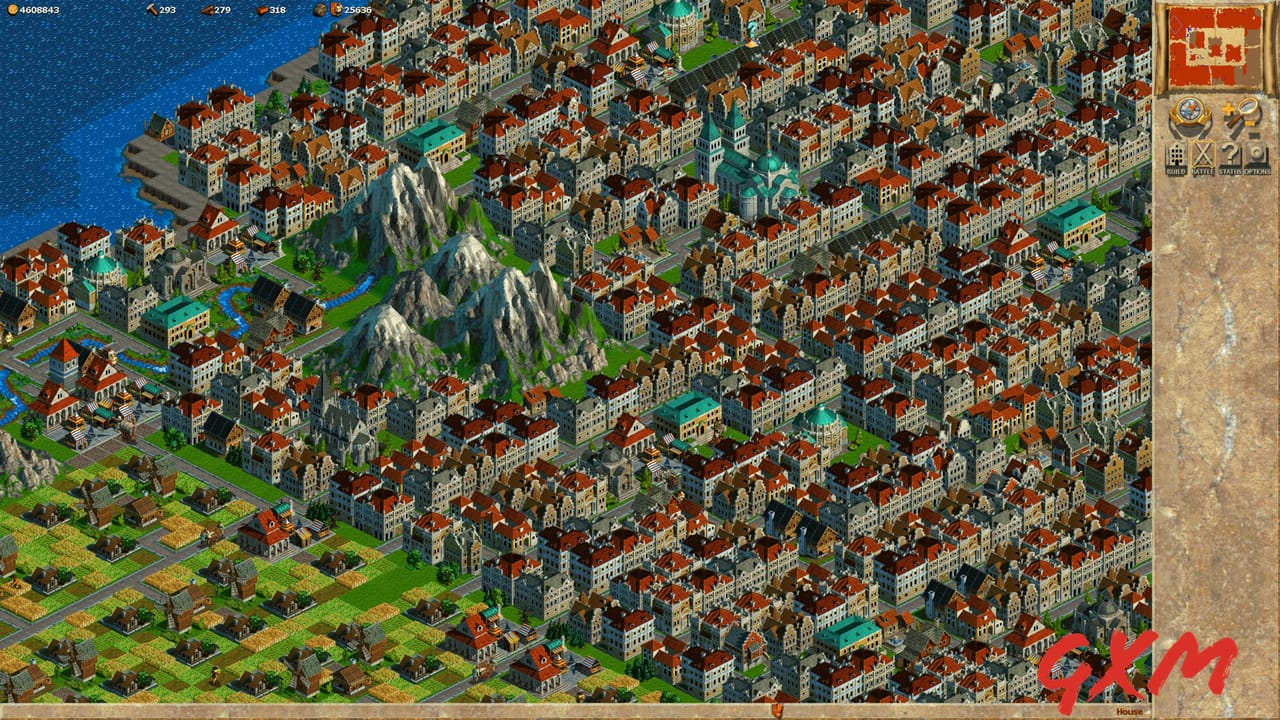Click the BUILD text label

tap(1176, 171)
